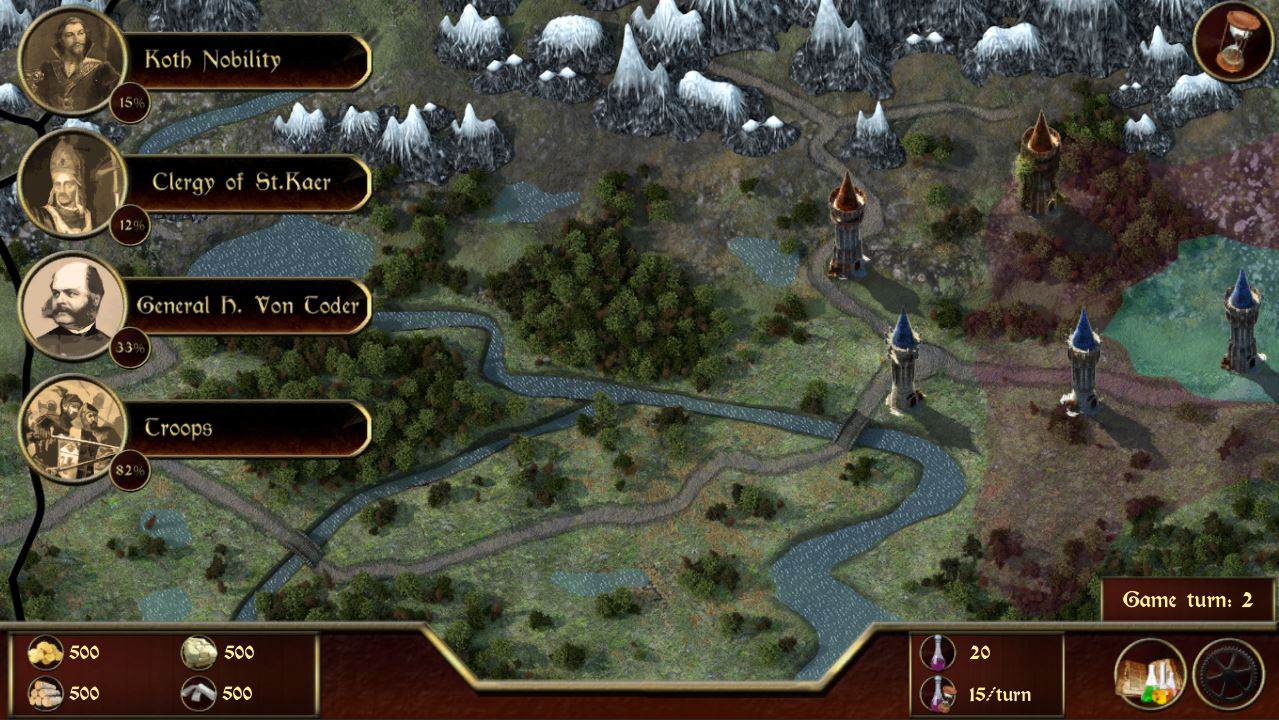Screen dimensions: 1279x720
Task: Open the alchemy book and flasks
Action: pyautogui.click(x=1150, y=674)
